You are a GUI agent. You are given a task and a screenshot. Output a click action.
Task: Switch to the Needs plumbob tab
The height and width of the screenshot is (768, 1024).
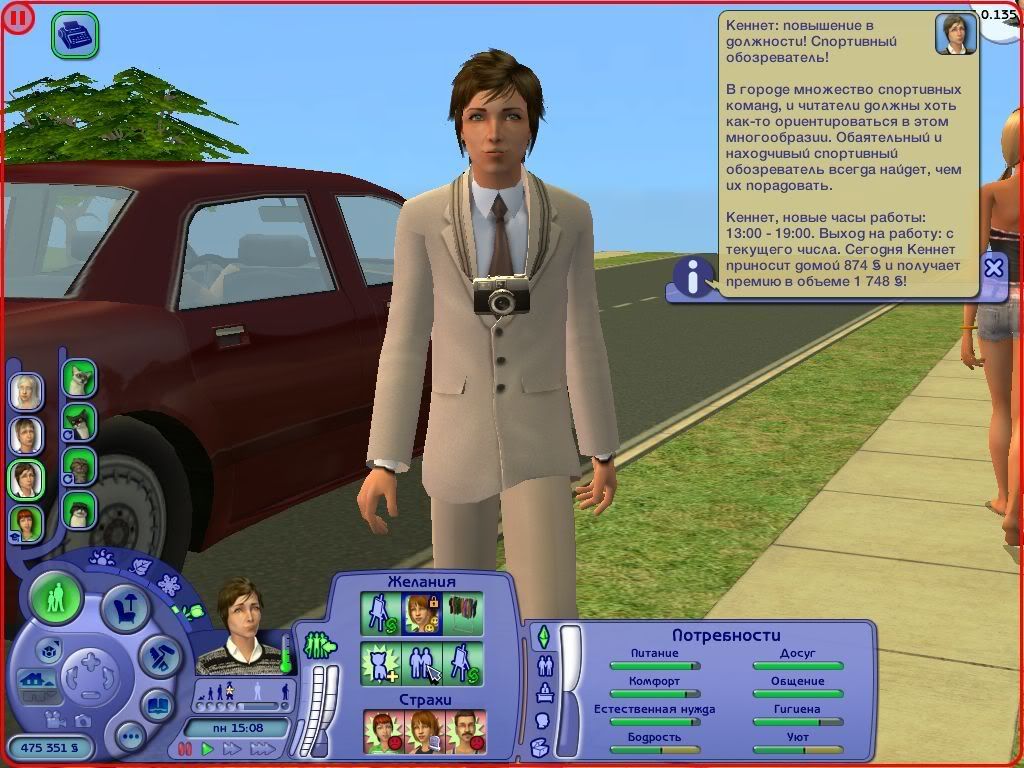(544, 636)
